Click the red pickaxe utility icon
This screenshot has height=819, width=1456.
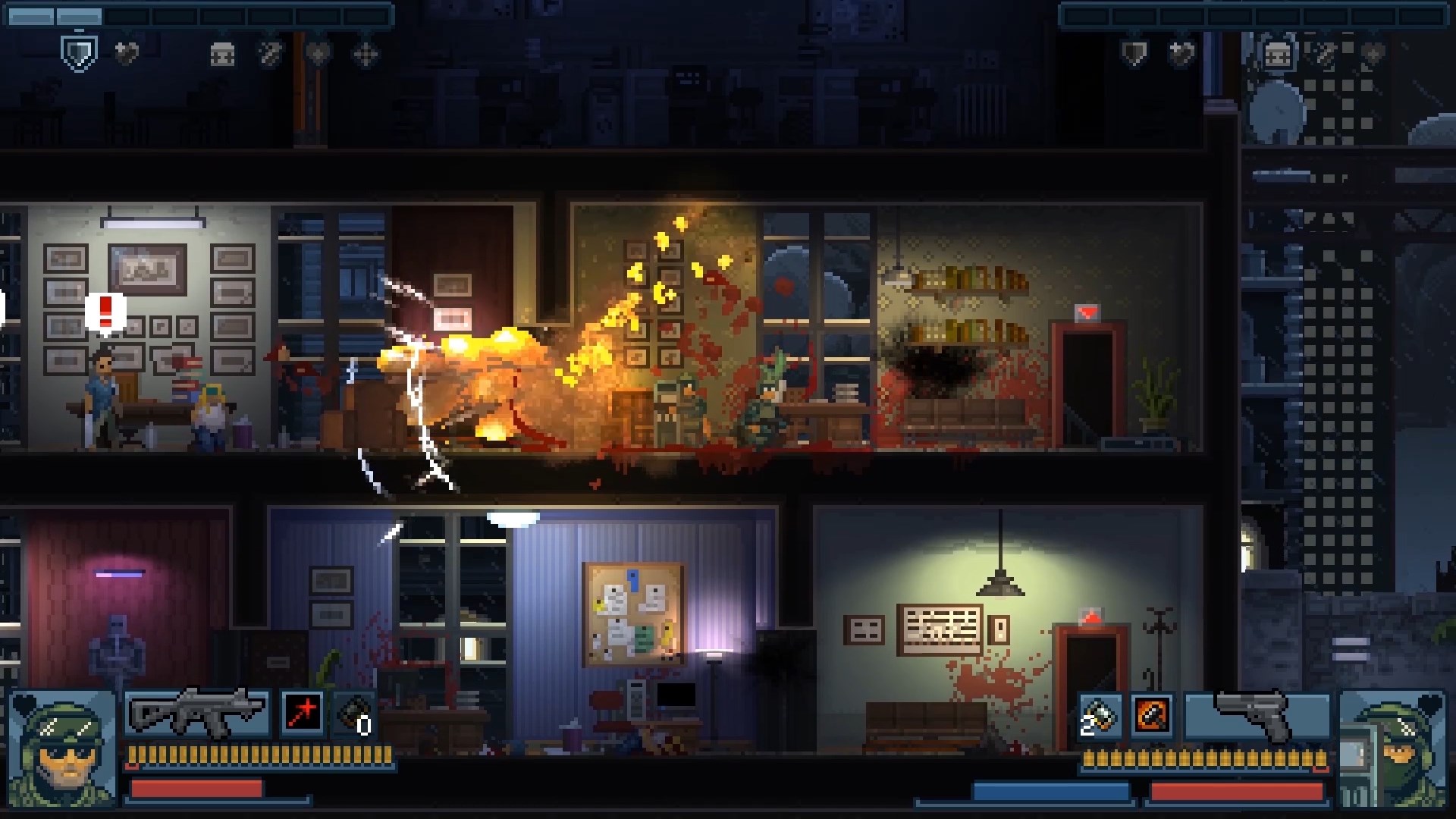(301, 711)
